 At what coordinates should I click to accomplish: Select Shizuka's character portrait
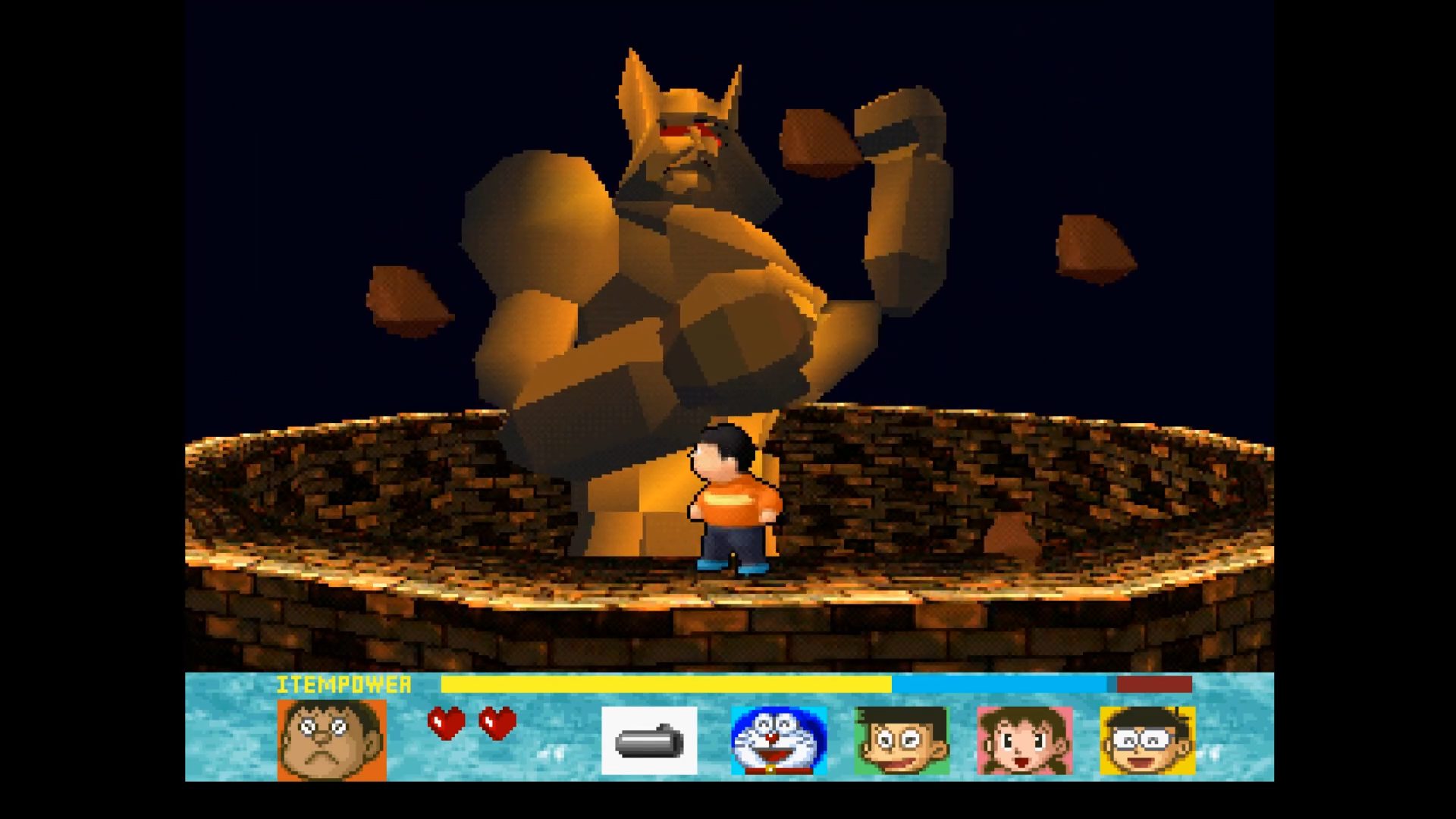point(1025,740)
